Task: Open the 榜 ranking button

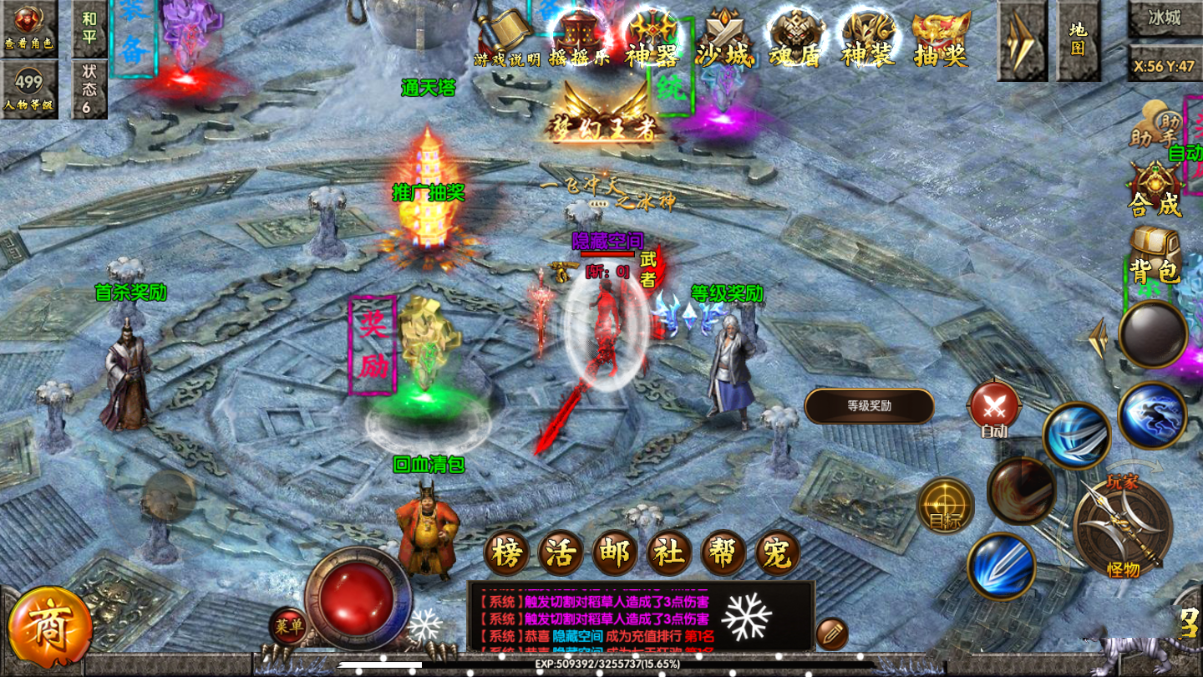Action: (507, 552)
